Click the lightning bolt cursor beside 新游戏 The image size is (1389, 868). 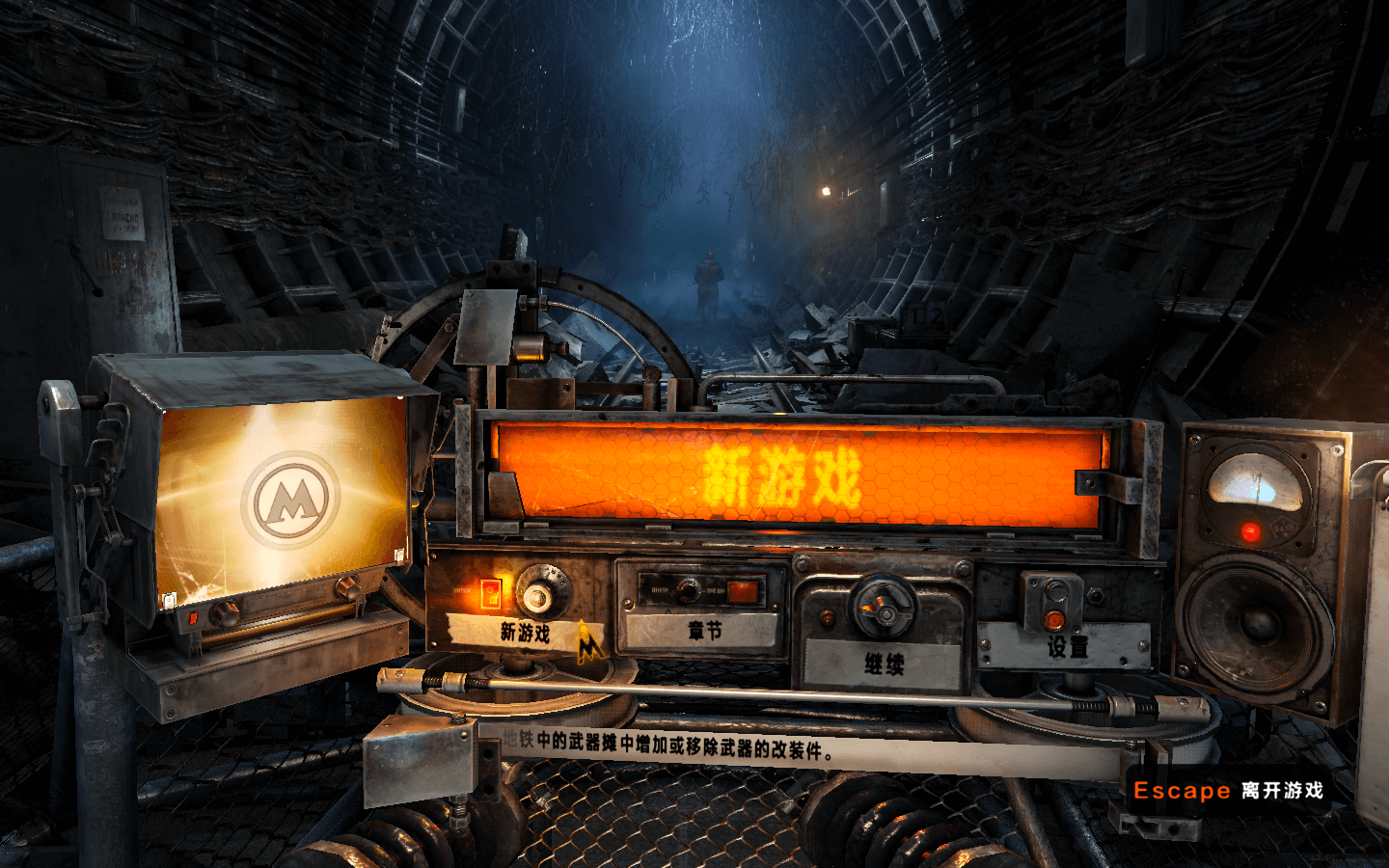pos(589,641)
